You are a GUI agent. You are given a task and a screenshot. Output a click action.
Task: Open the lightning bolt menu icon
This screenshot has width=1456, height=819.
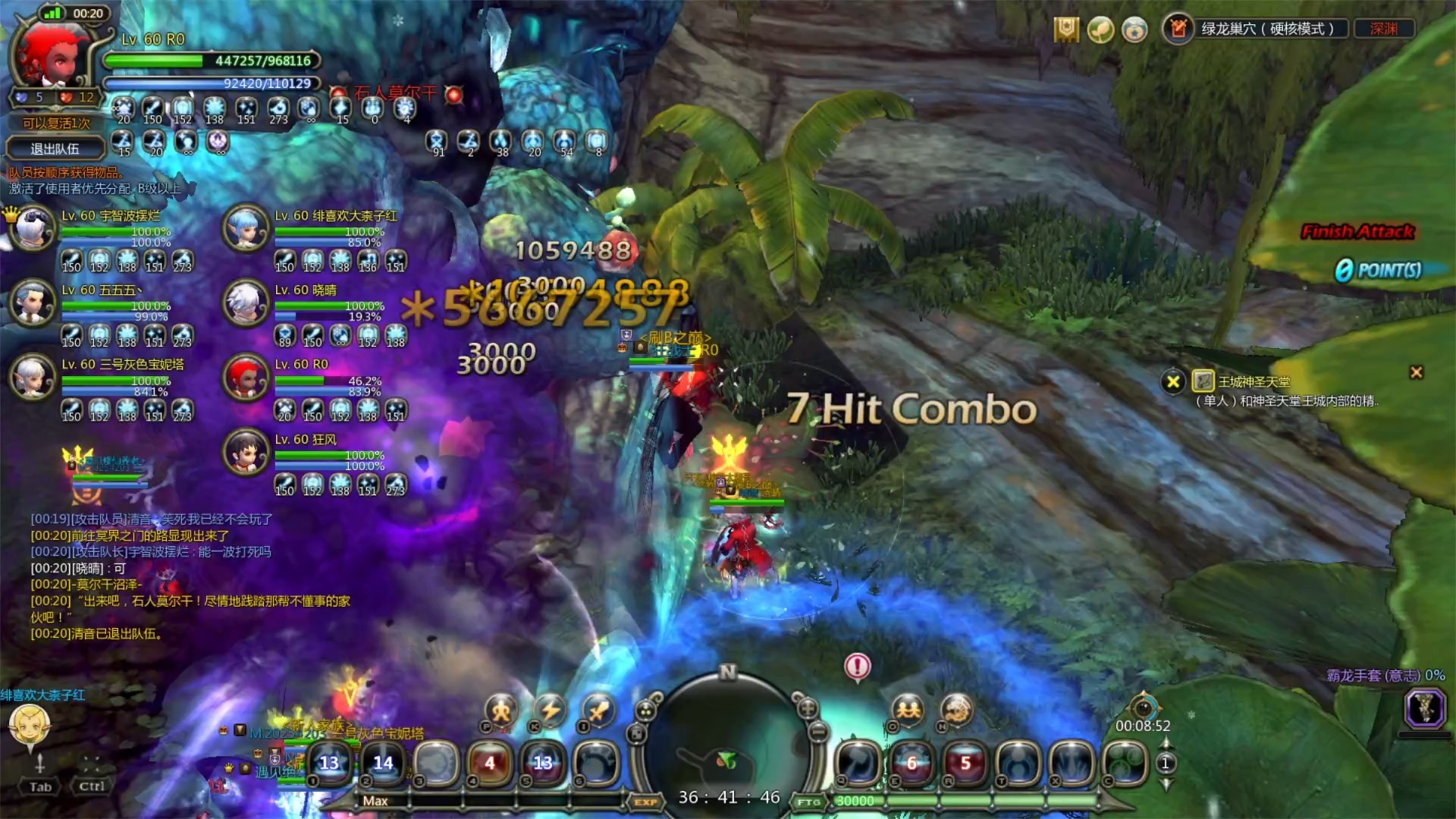coord(551,711)
